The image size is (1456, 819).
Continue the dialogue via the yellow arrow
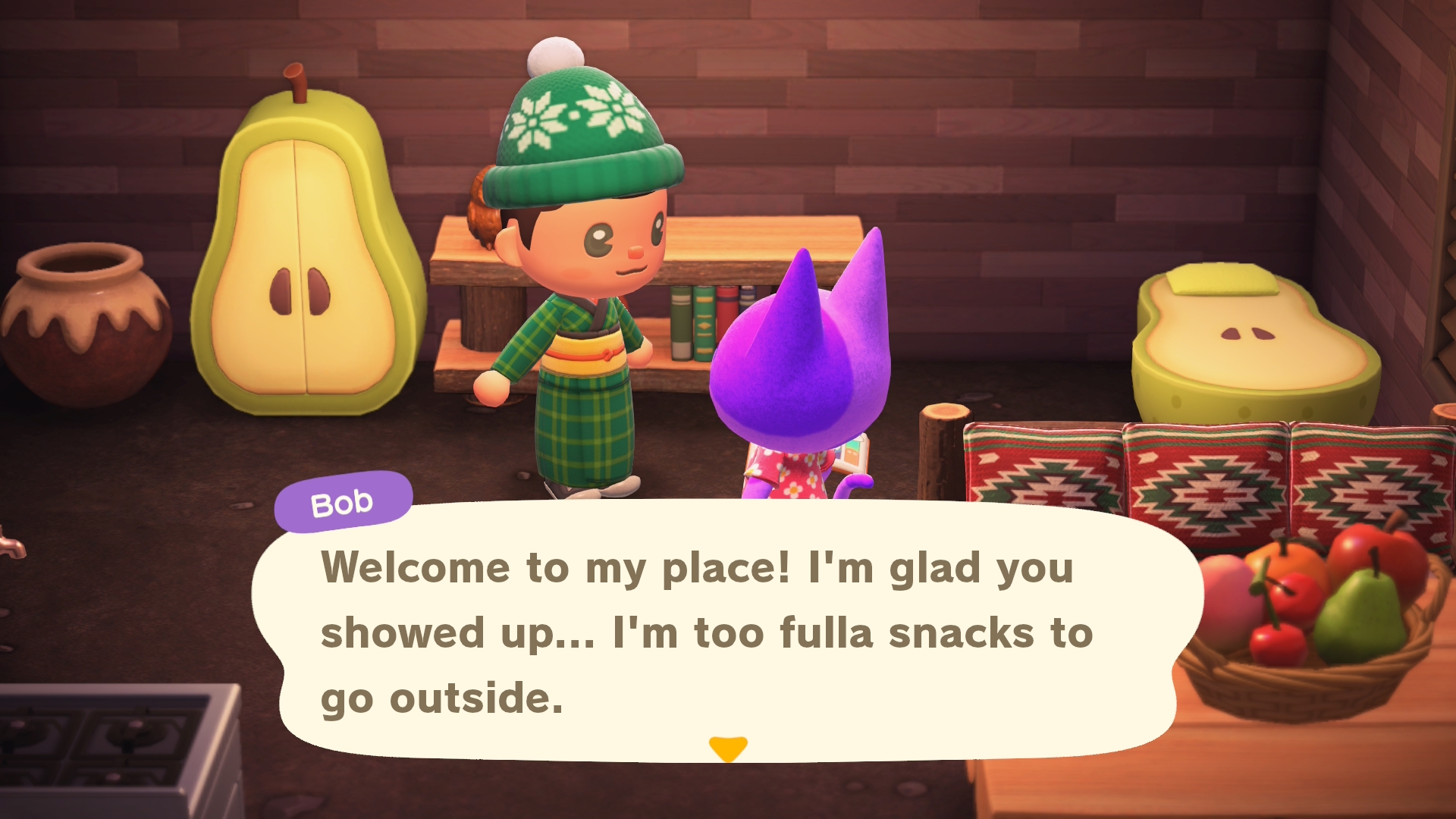(x=728, y=748)
